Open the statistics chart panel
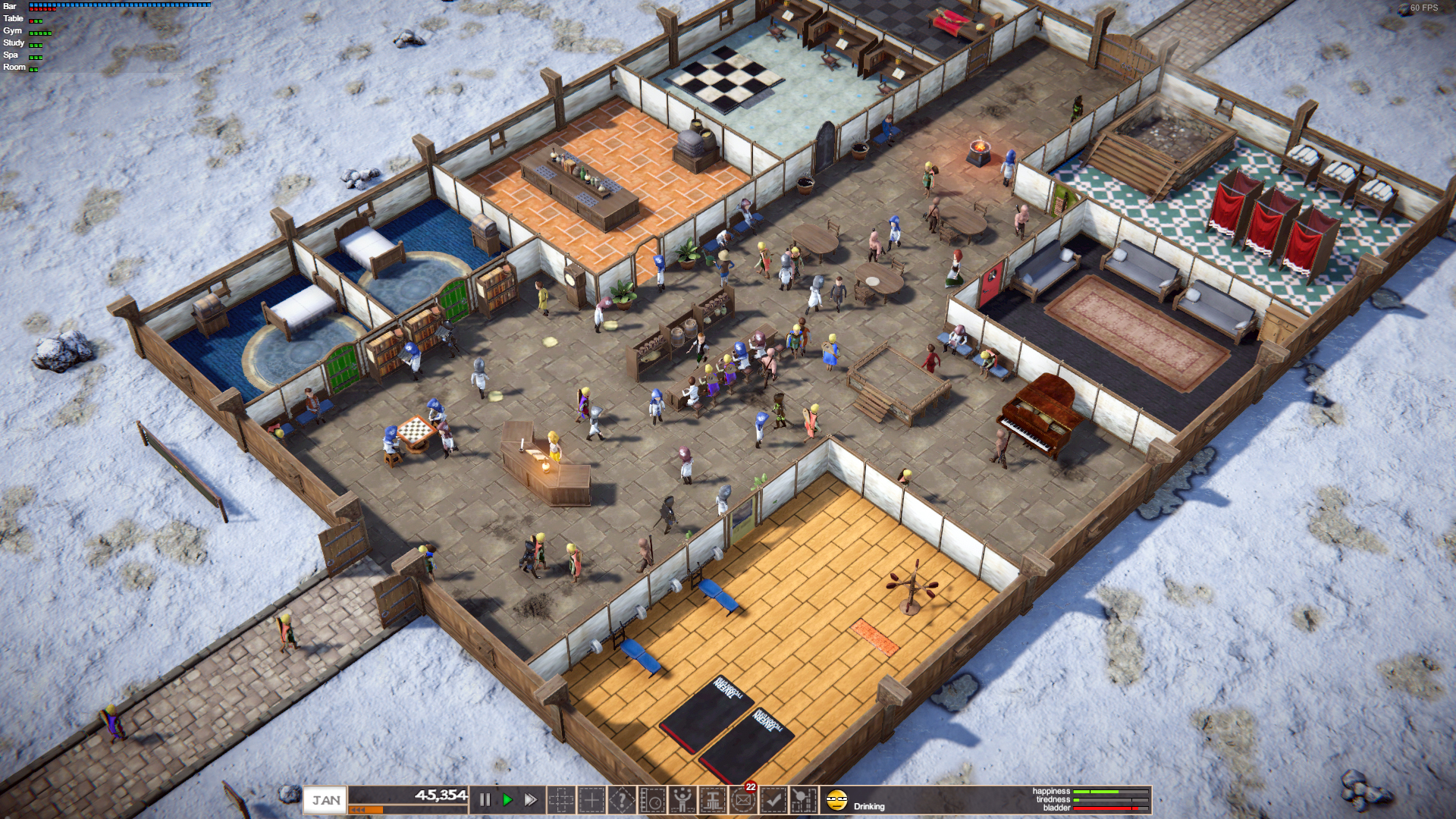The height and width of the screenshot is (819, 1456). tap(804, 800)
